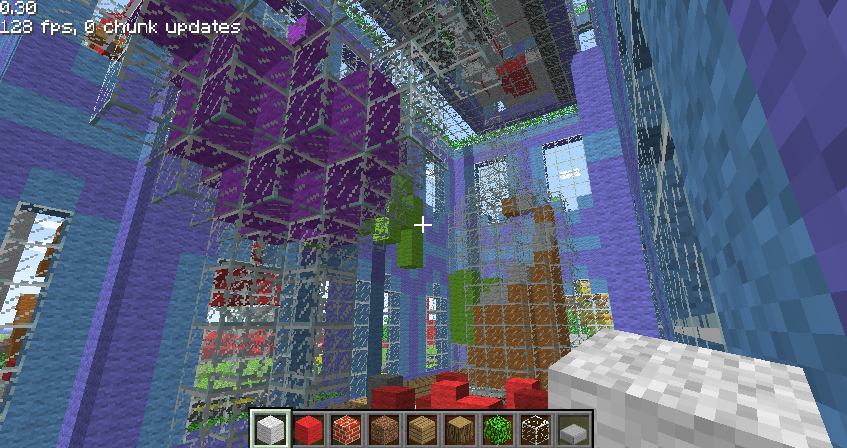Select the white wool block slot

270,429
